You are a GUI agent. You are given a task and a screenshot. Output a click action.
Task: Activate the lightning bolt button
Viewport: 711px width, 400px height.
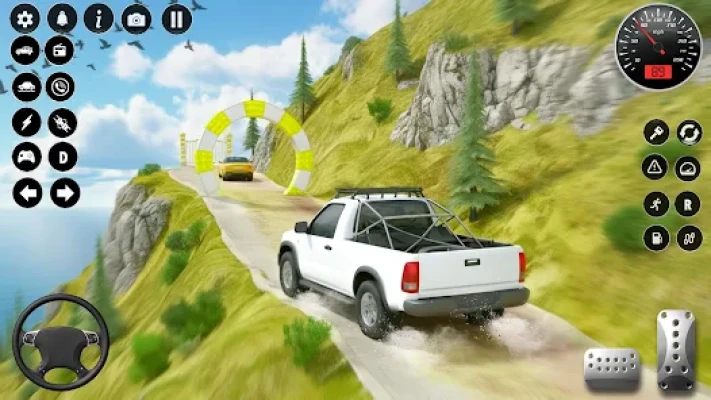(x=26, y=122)
